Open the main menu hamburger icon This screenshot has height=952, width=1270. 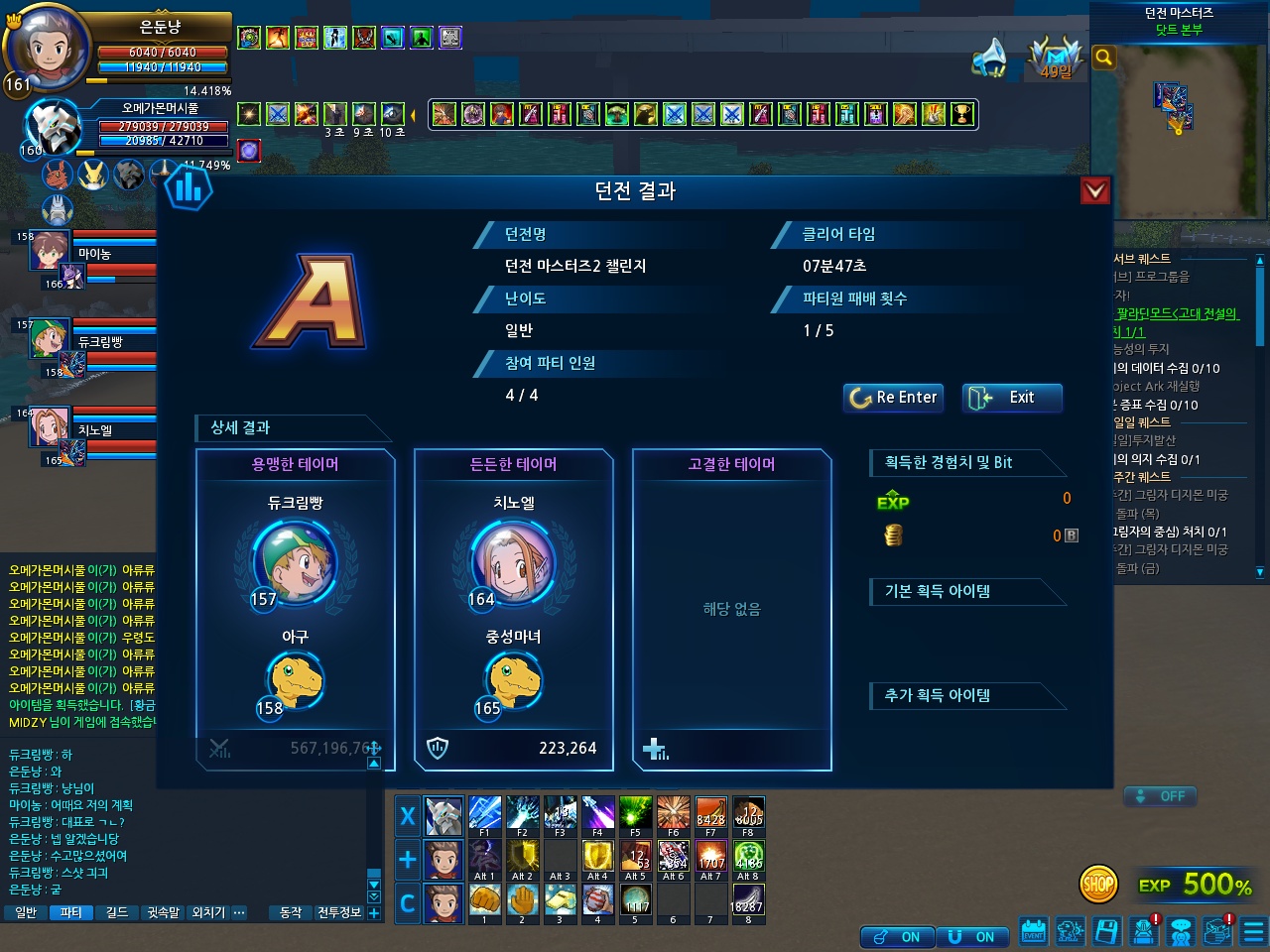pyautogui.click(x=1254, y=932)
